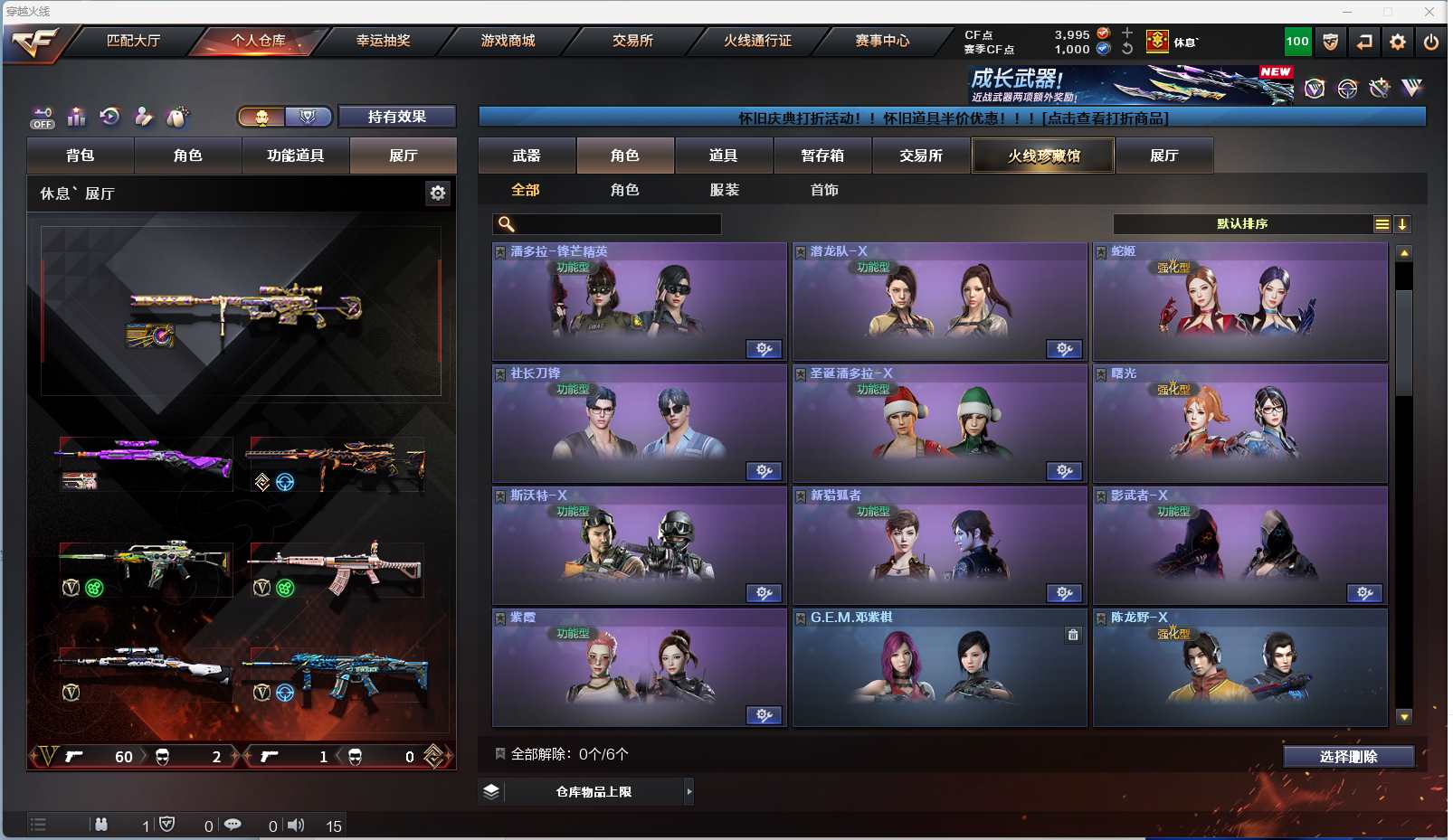Click the 选择删除 delete button
1453x840 pixels.
[x=1348, y=757]
